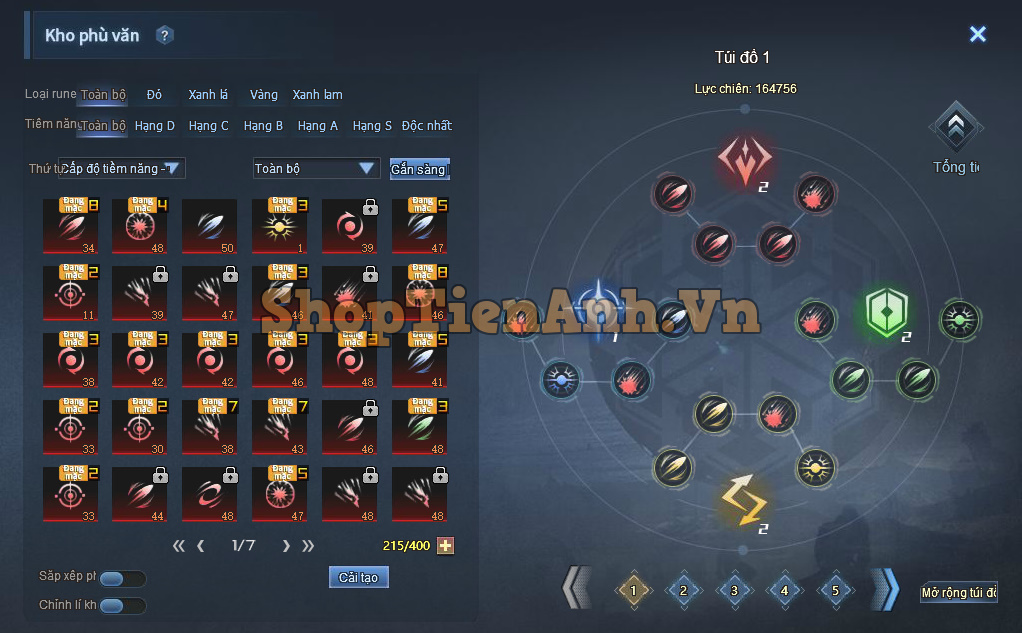Filter potential by Hạng S

point(372,126)
